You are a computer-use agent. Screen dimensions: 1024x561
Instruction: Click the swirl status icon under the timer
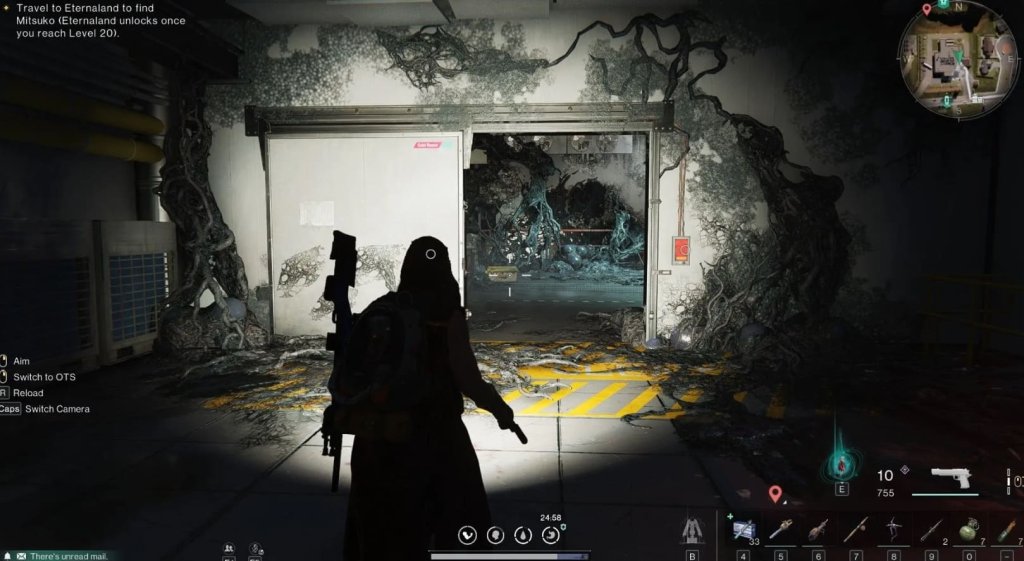point(550,535)
